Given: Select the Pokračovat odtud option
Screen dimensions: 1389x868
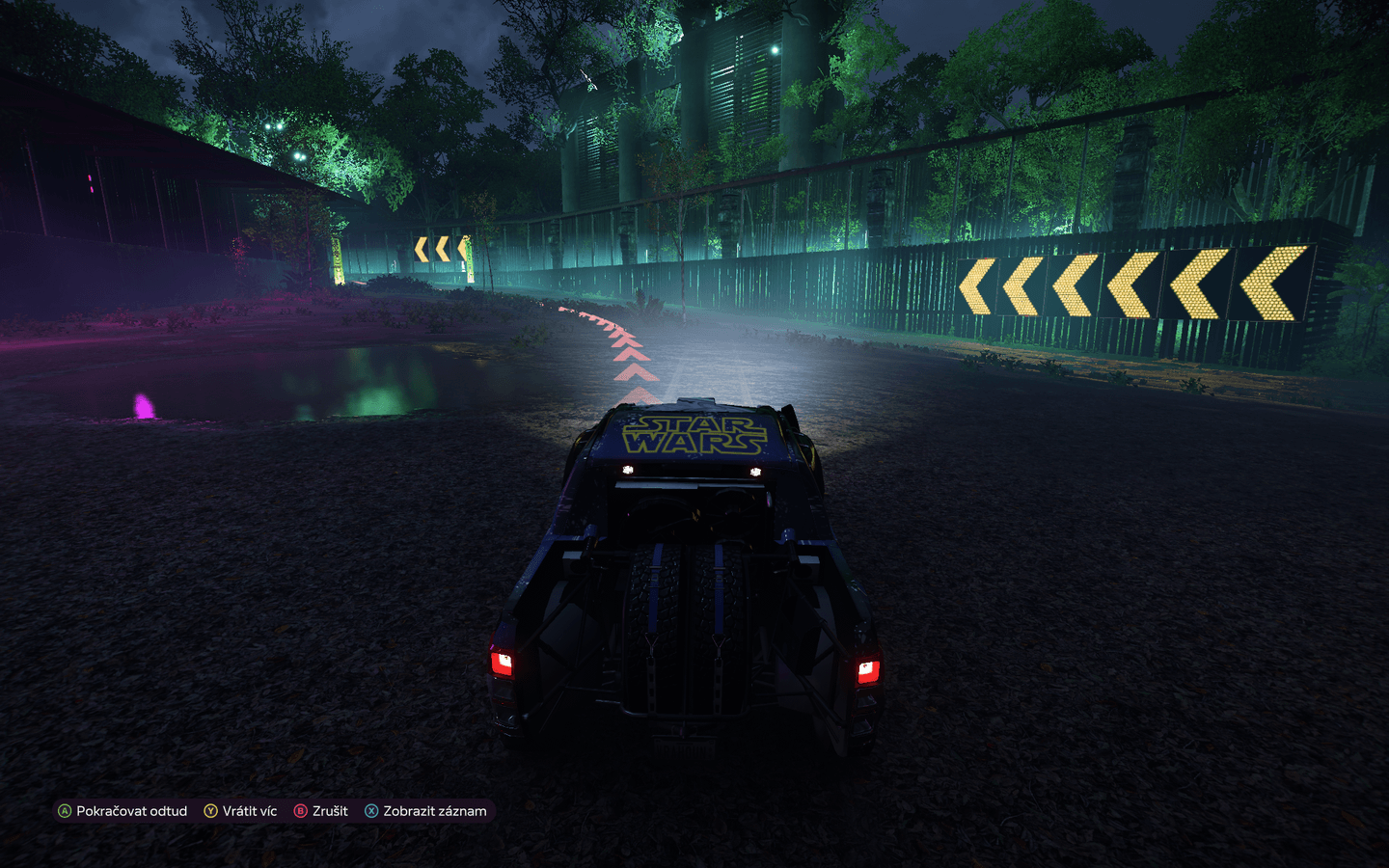Looking at the screenshot, I should click(x=132, y=811).
